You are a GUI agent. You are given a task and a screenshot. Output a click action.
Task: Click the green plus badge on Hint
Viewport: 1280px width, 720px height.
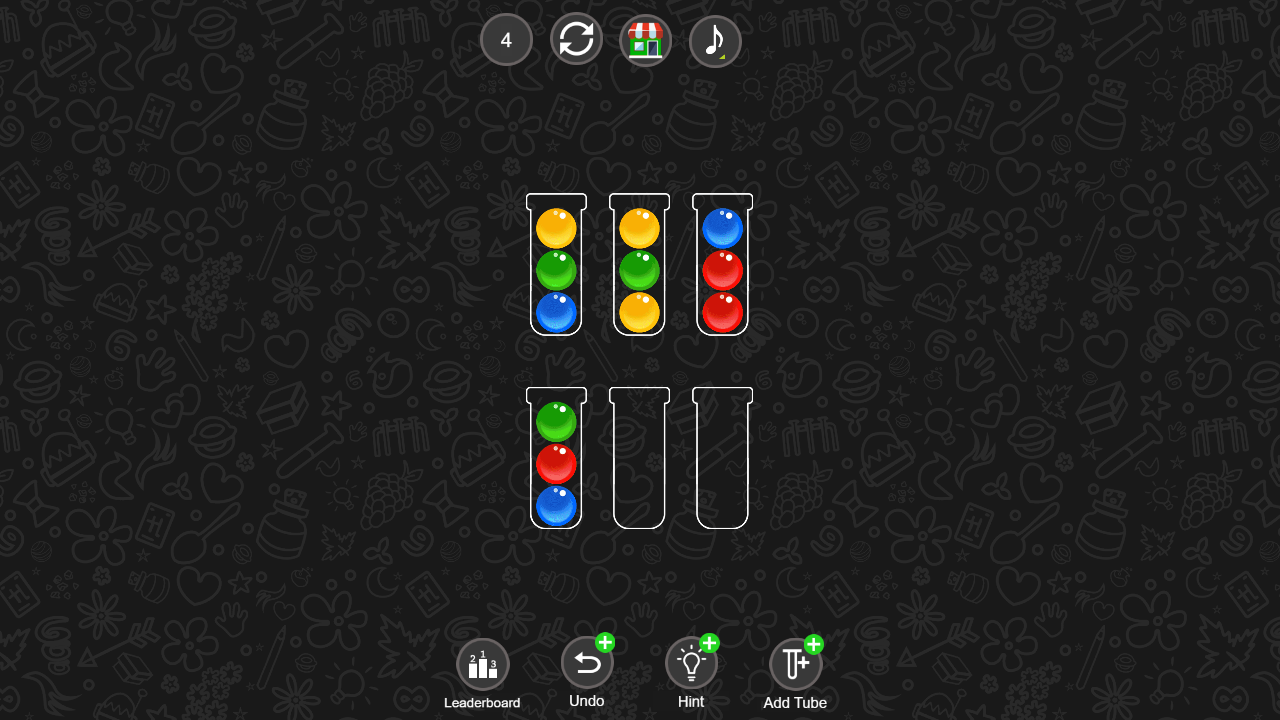tap(710, 644)
